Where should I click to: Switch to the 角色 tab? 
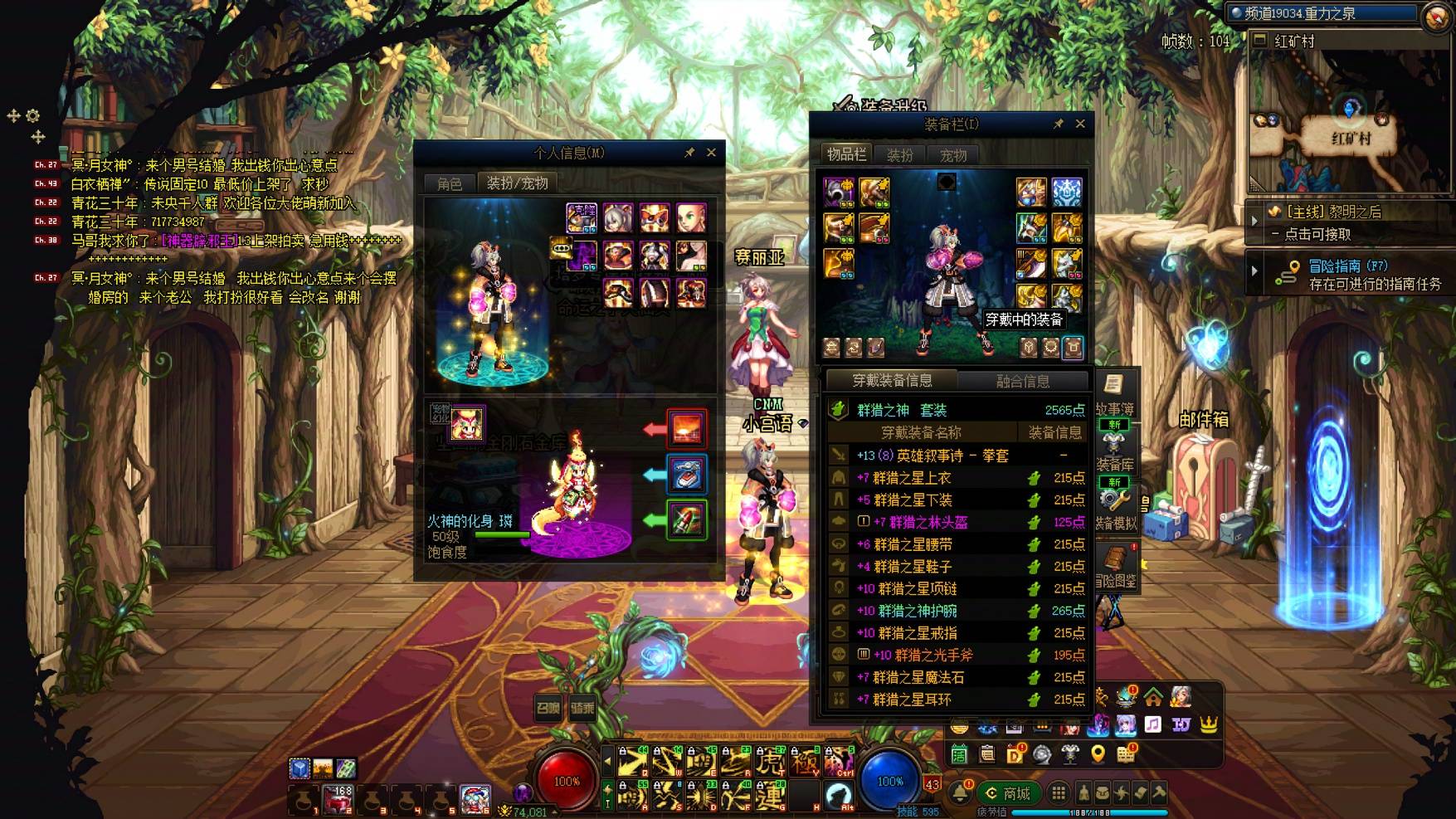[450, 183]
